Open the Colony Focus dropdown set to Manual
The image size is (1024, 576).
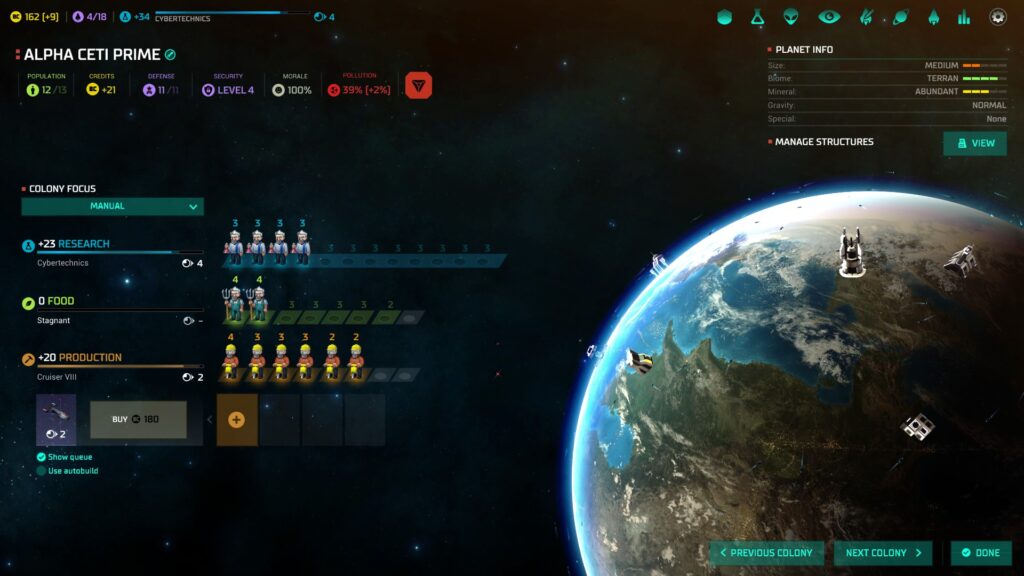pos(112,207)
